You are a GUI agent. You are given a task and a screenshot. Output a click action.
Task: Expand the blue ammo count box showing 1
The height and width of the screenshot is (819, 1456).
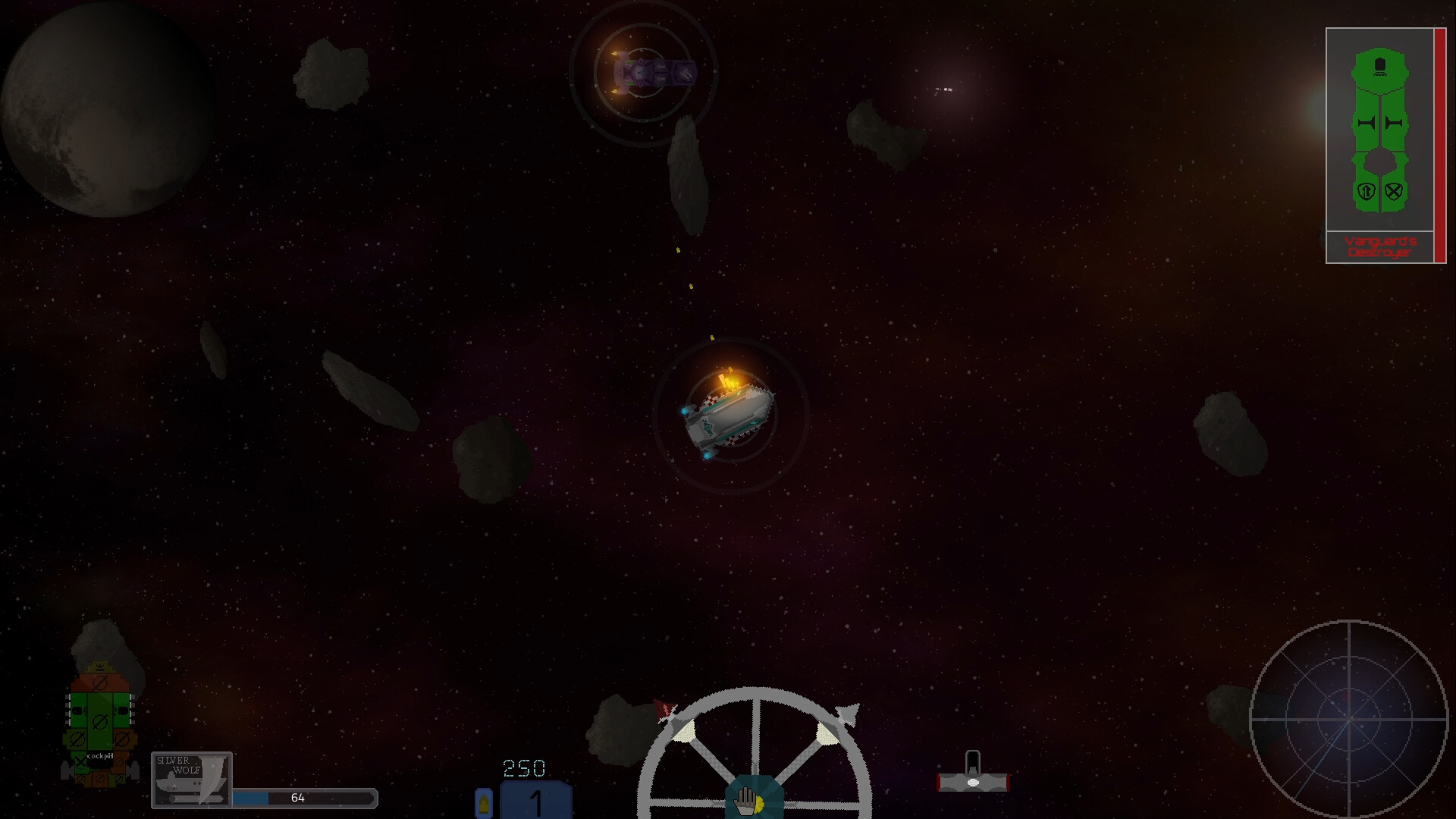pyautogui.click(x=535, y=800)
